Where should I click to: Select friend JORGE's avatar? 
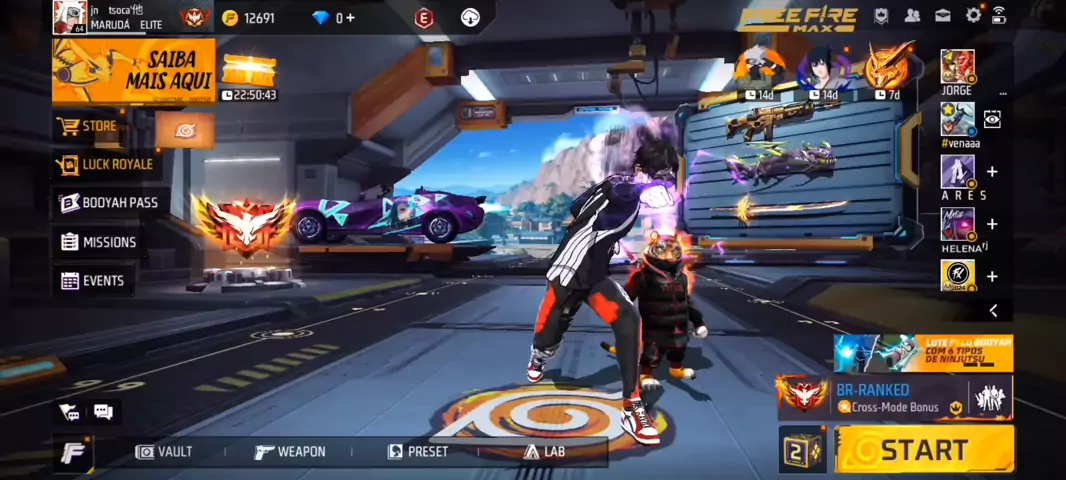tap(957, 67)
